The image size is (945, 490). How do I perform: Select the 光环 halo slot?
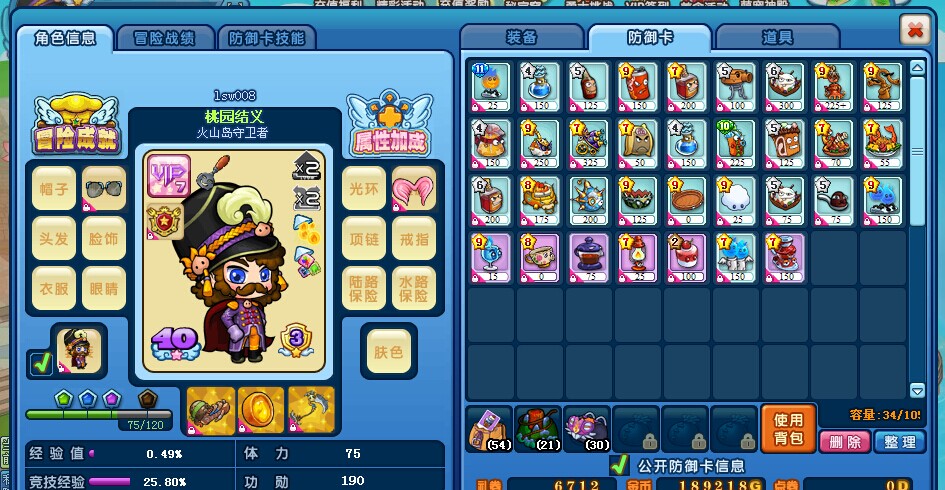pos(364,187)
